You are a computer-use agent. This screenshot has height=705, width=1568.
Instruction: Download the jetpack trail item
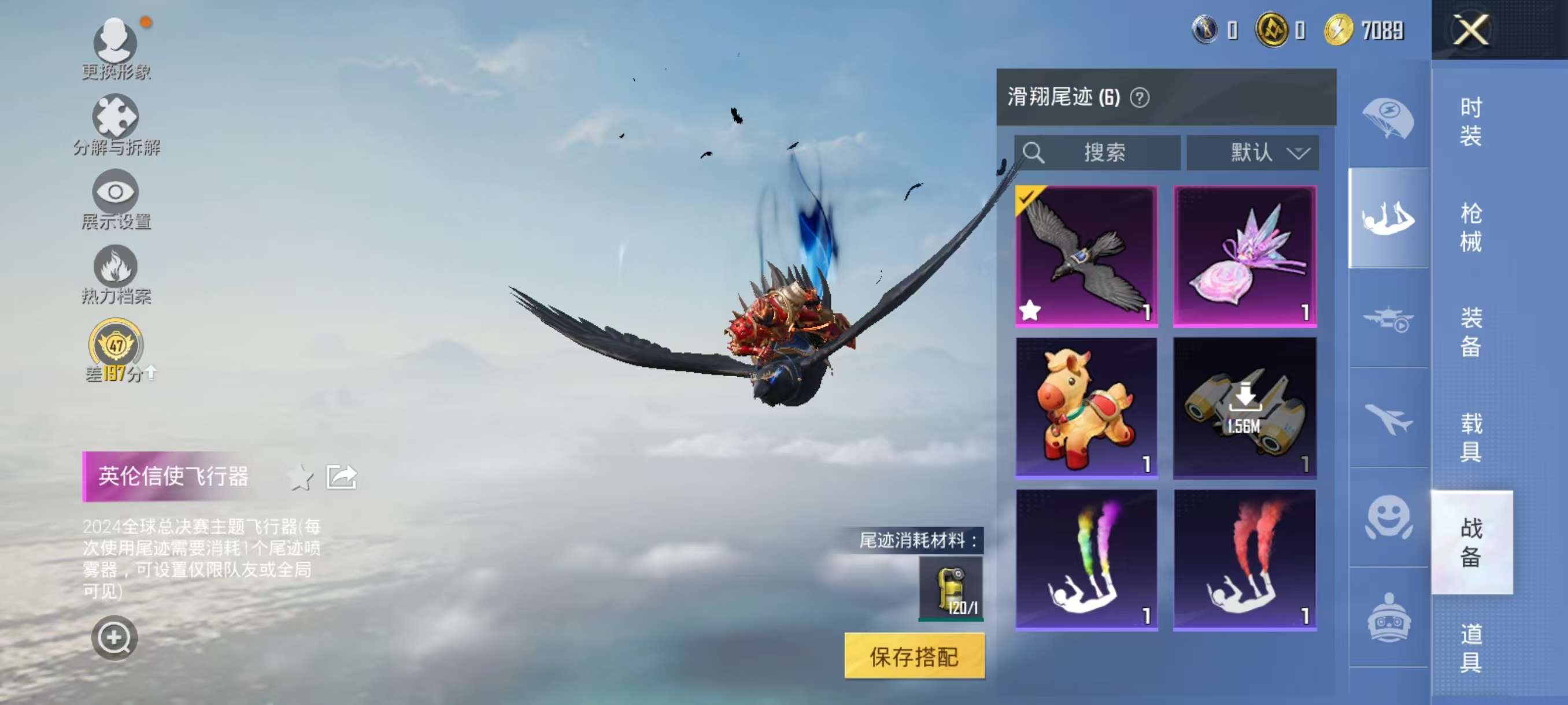[1244, 407]
